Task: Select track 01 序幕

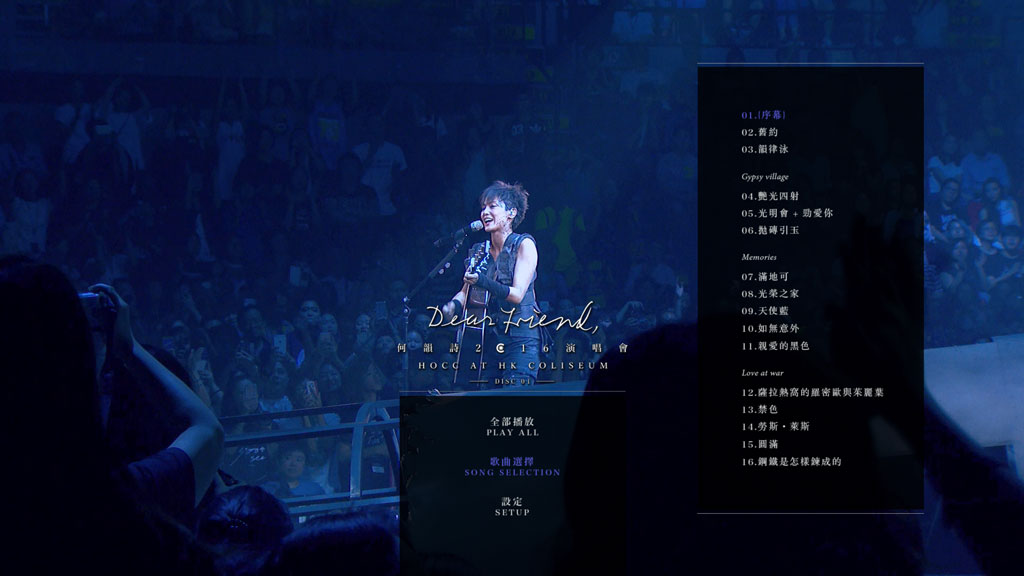Action: (x=764, y=115)
